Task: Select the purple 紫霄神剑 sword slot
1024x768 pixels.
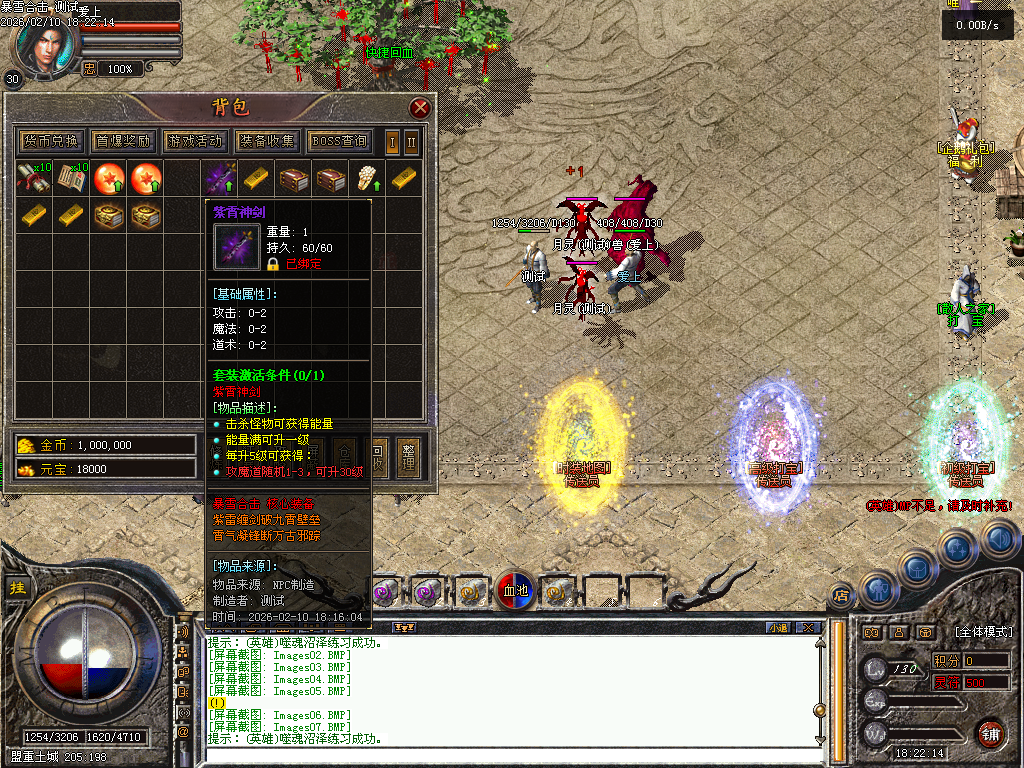Action: (221, 179)
